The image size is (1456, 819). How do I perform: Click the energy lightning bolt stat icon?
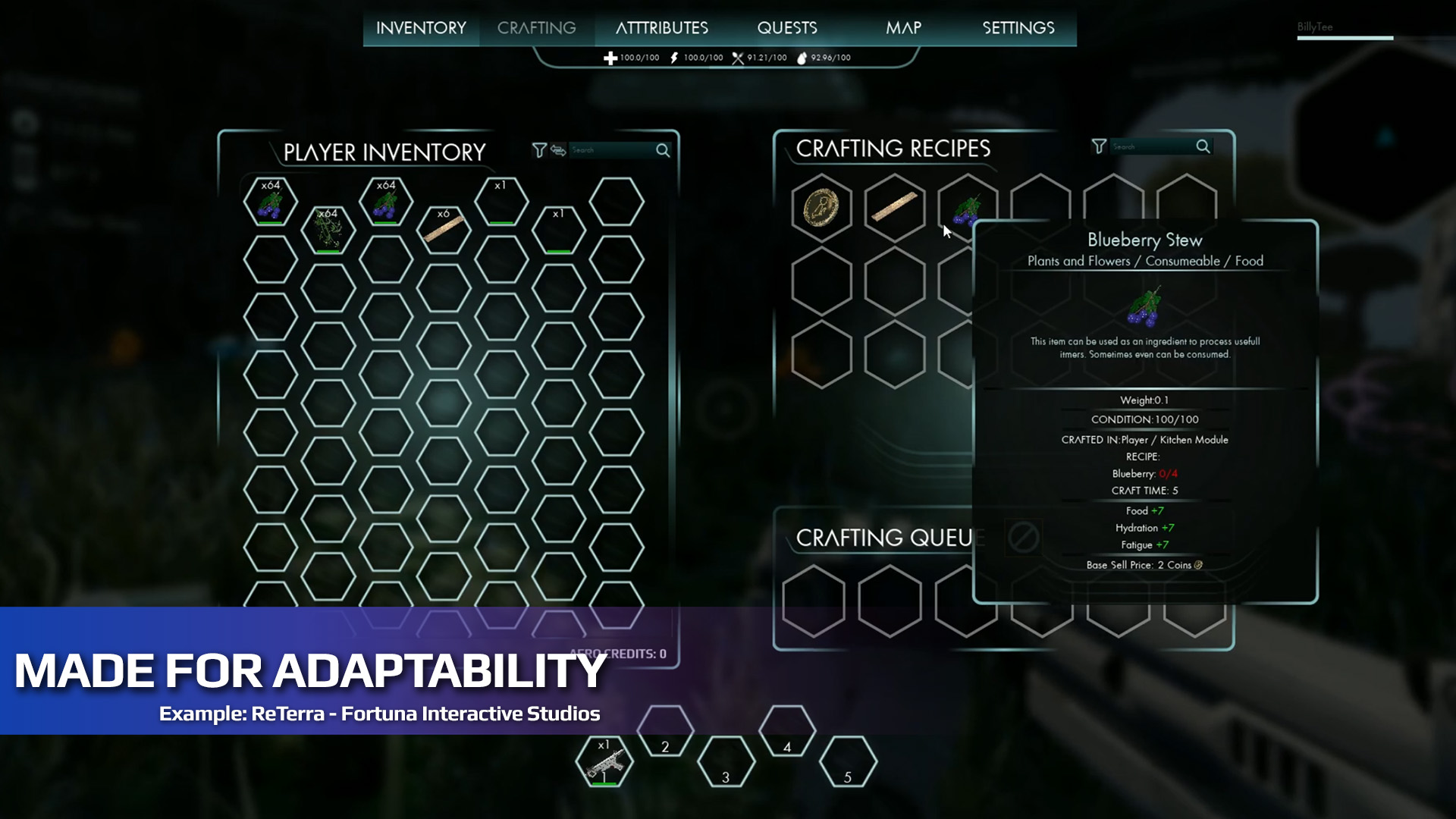coord(673,56)
